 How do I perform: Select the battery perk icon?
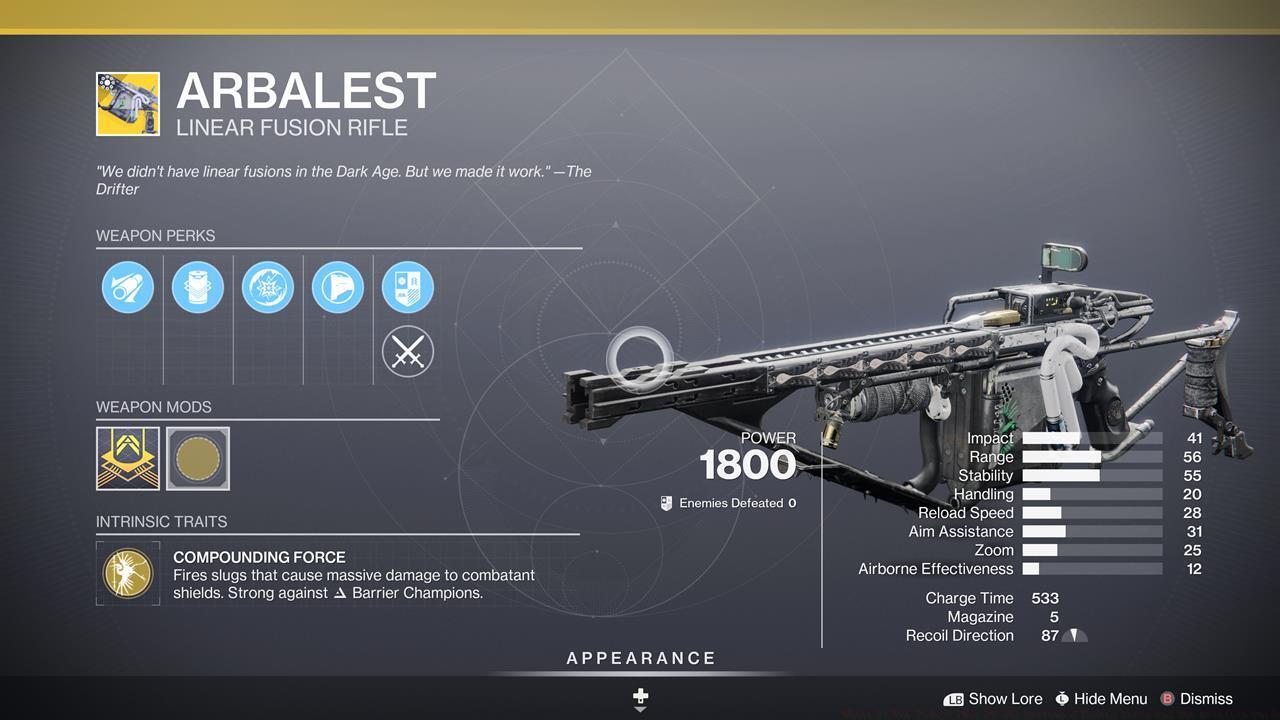pyautogui.click(x=198, y=288)
